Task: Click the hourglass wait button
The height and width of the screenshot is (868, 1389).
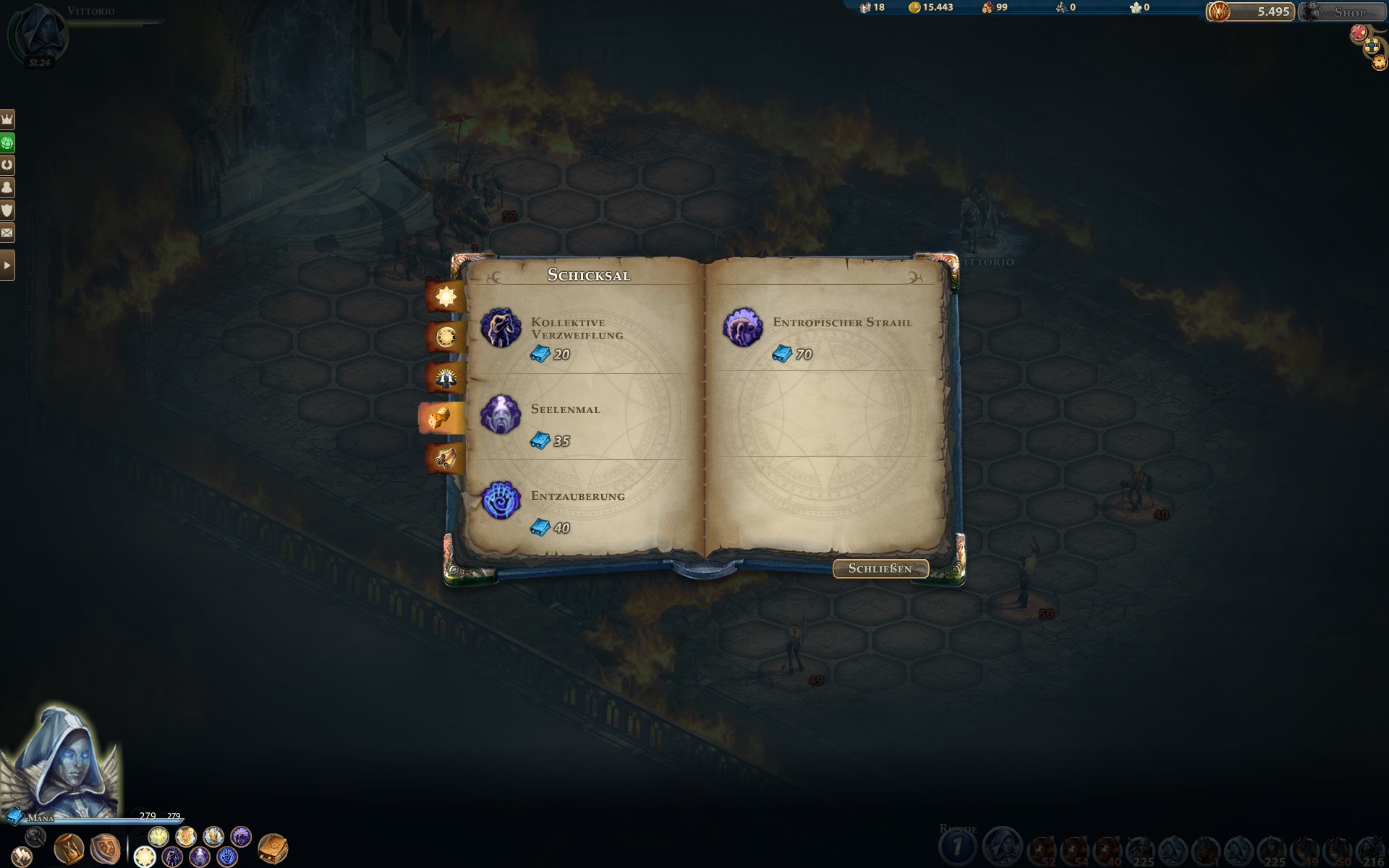Action: coord(69,848)
